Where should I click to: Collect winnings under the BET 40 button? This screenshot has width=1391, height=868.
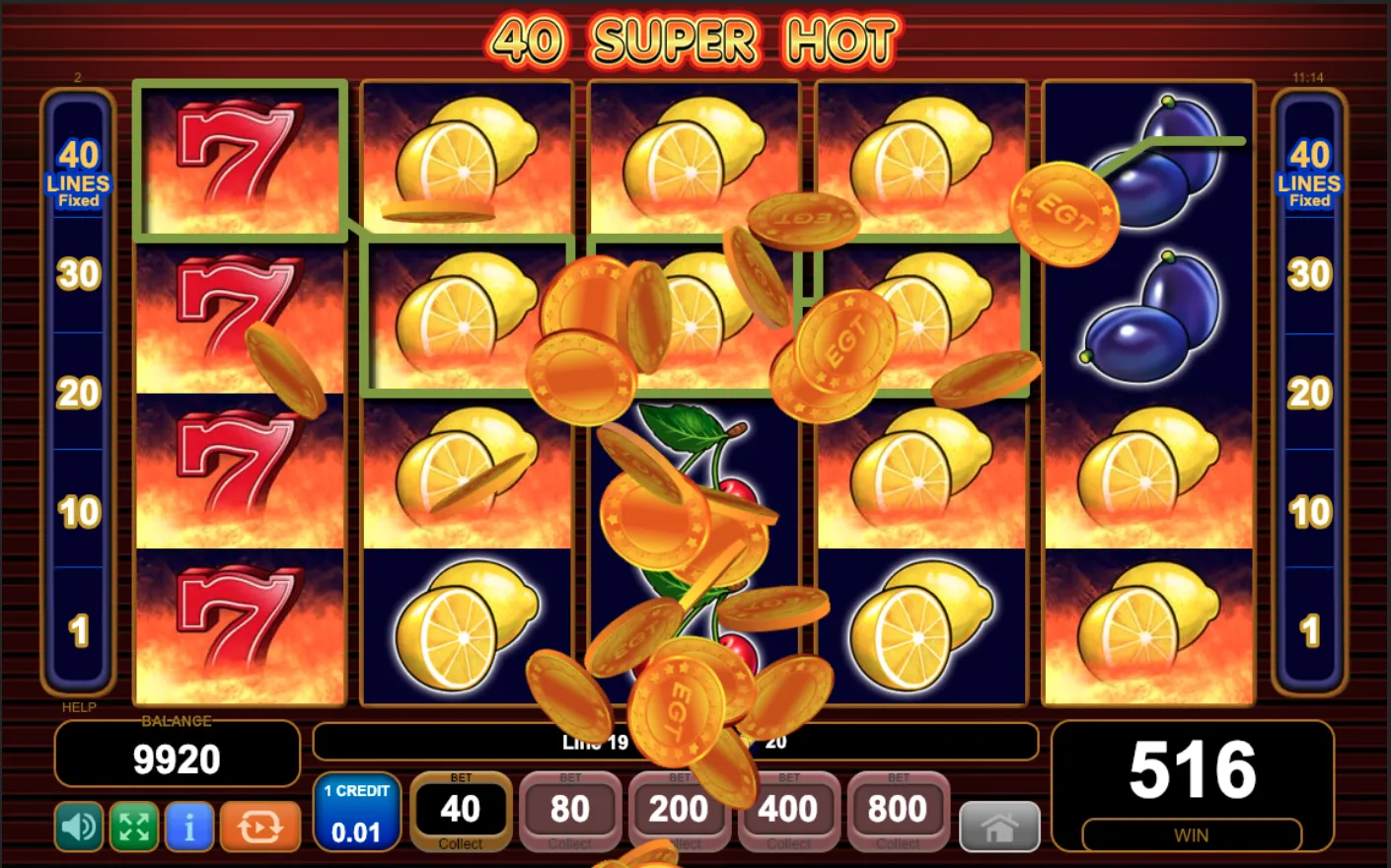coord(461,844)
